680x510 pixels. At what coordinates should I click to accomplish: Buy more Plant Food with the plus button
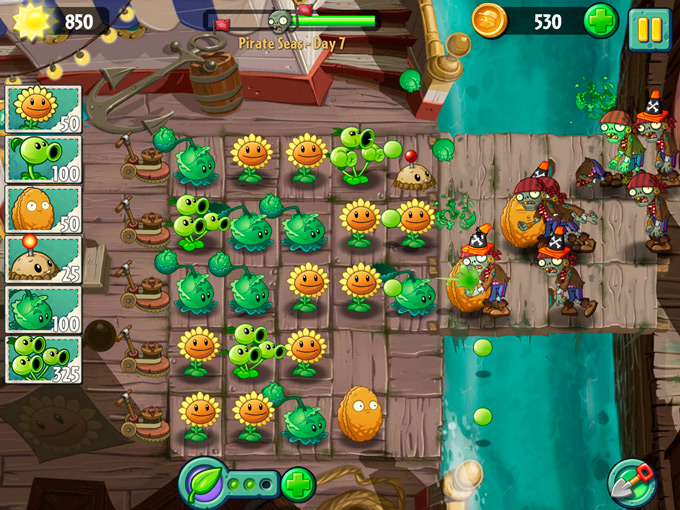298,484
